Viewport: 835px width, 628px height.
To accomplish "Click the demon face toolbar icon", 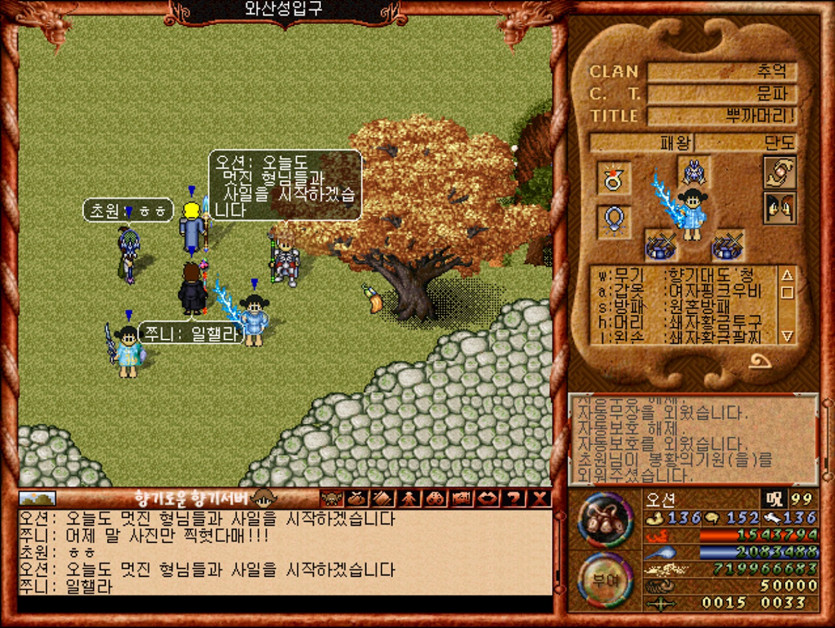I will (x=331, y=497).
